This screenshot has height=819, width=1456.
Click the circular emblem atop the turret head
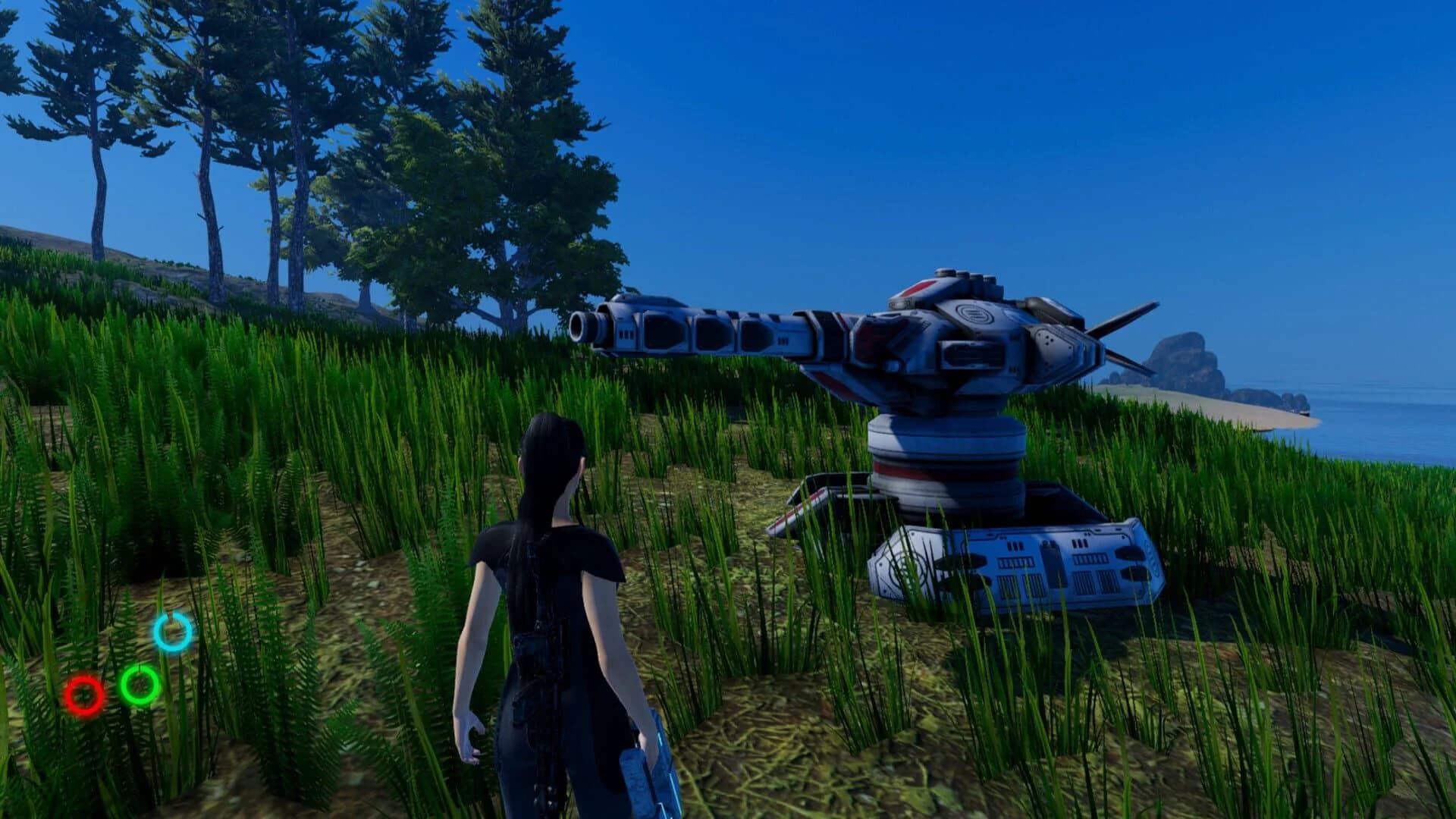click(x=974, y=312)
